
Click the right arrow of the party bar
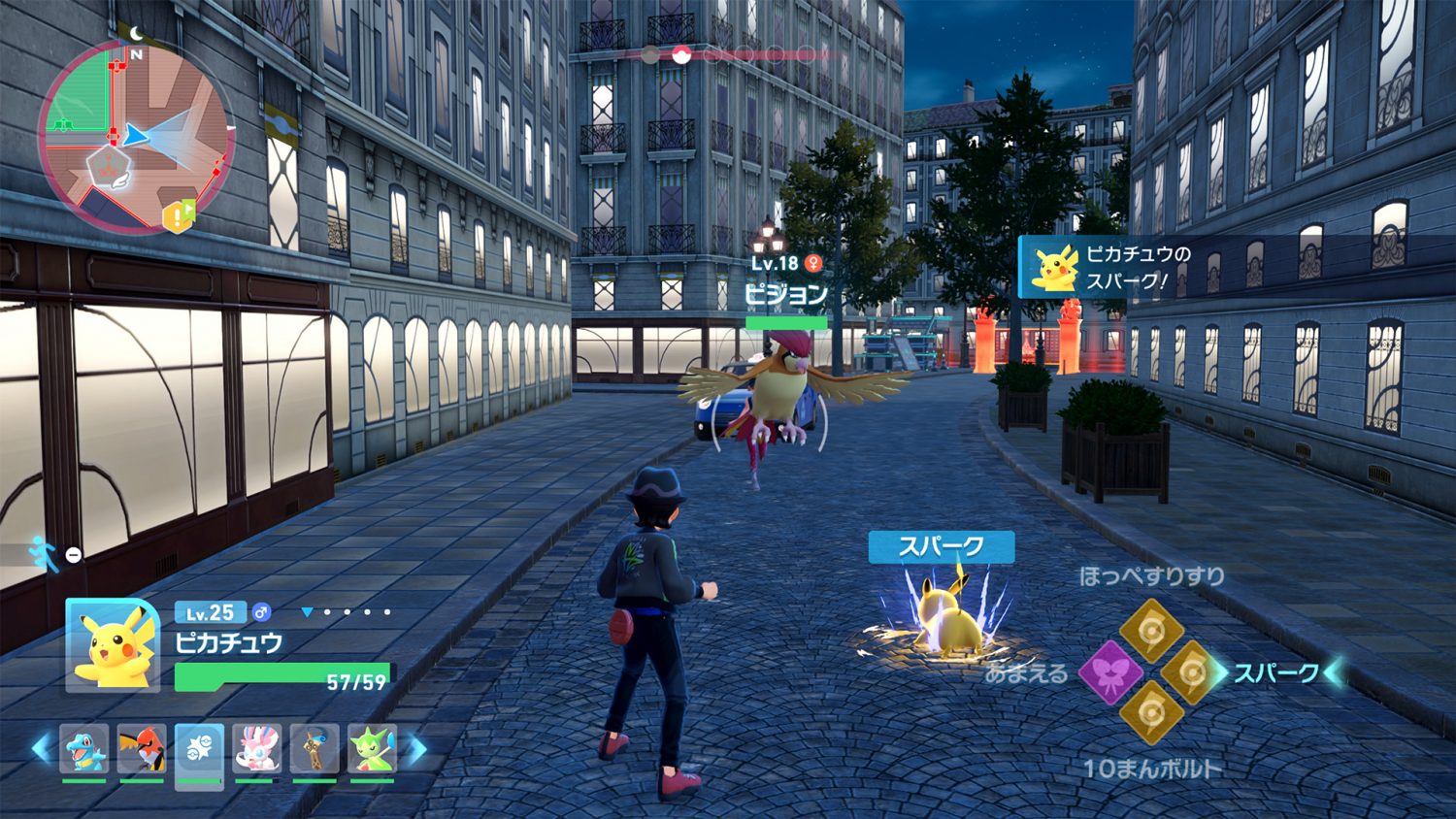point(416,748)
